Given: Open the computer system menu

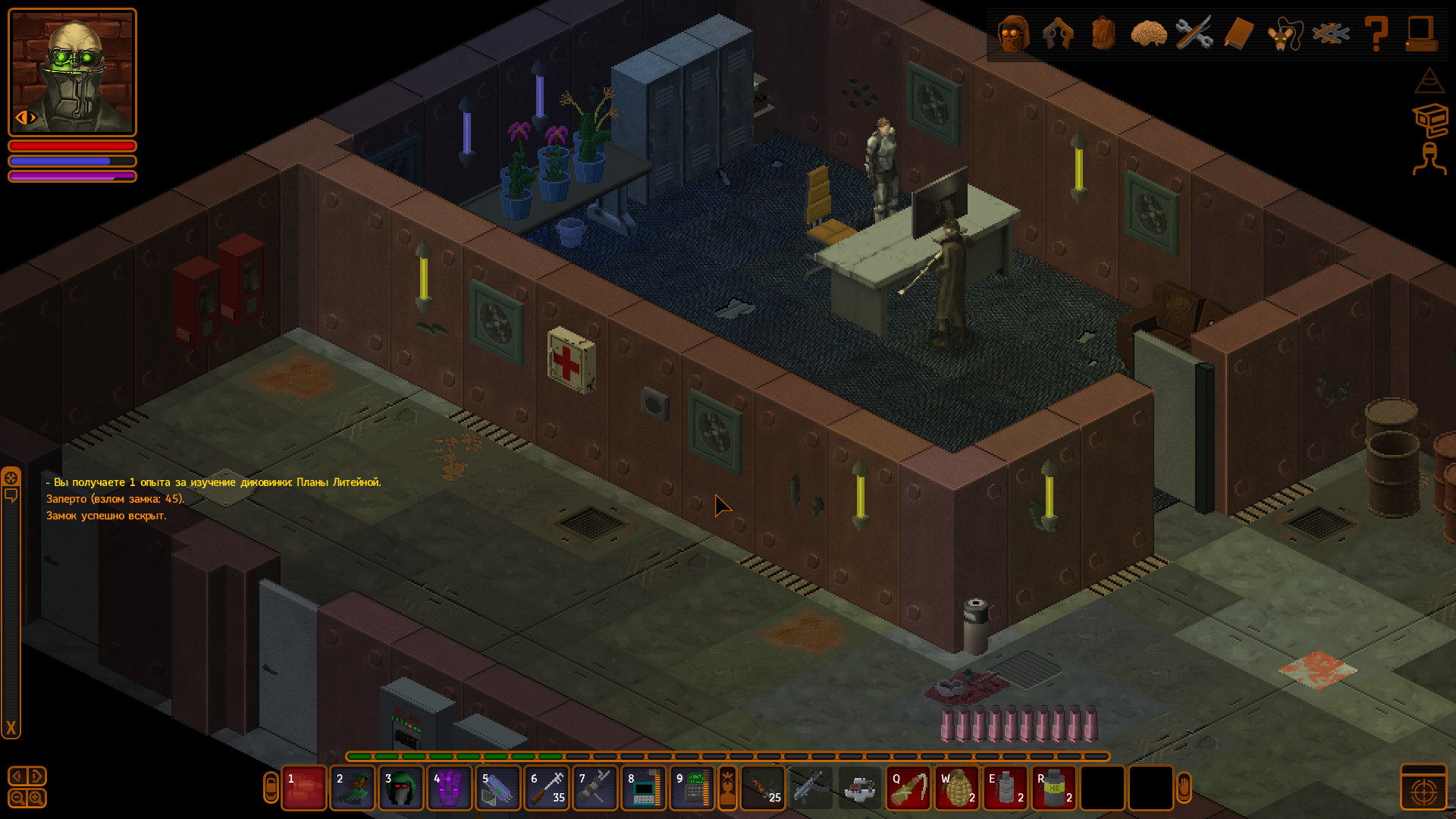Looking at the screenshot, I should coord(1420,34).
